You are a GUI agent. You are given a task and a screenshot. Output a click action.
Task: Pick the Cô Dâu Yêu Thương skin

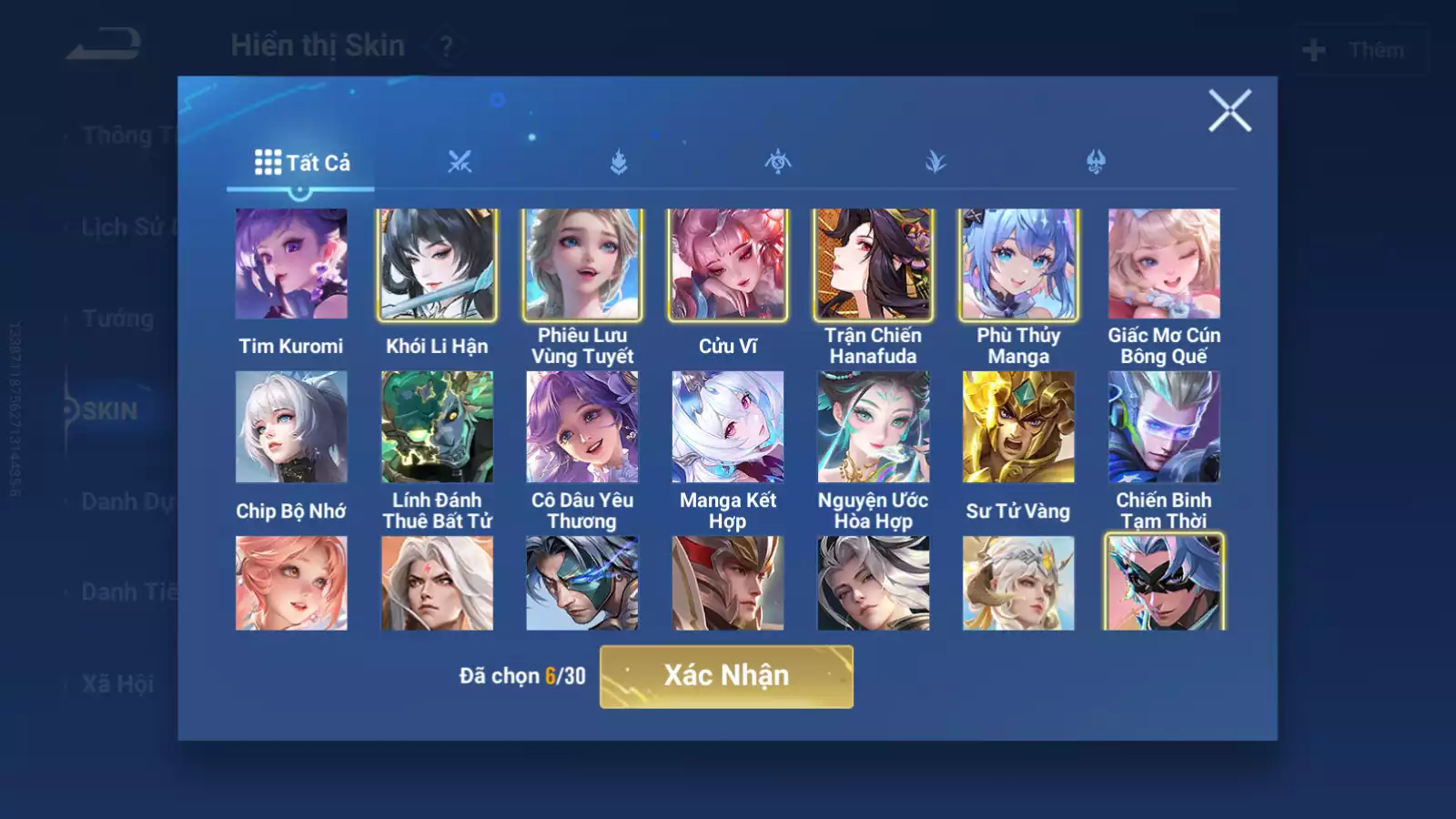tap(582, 427)
